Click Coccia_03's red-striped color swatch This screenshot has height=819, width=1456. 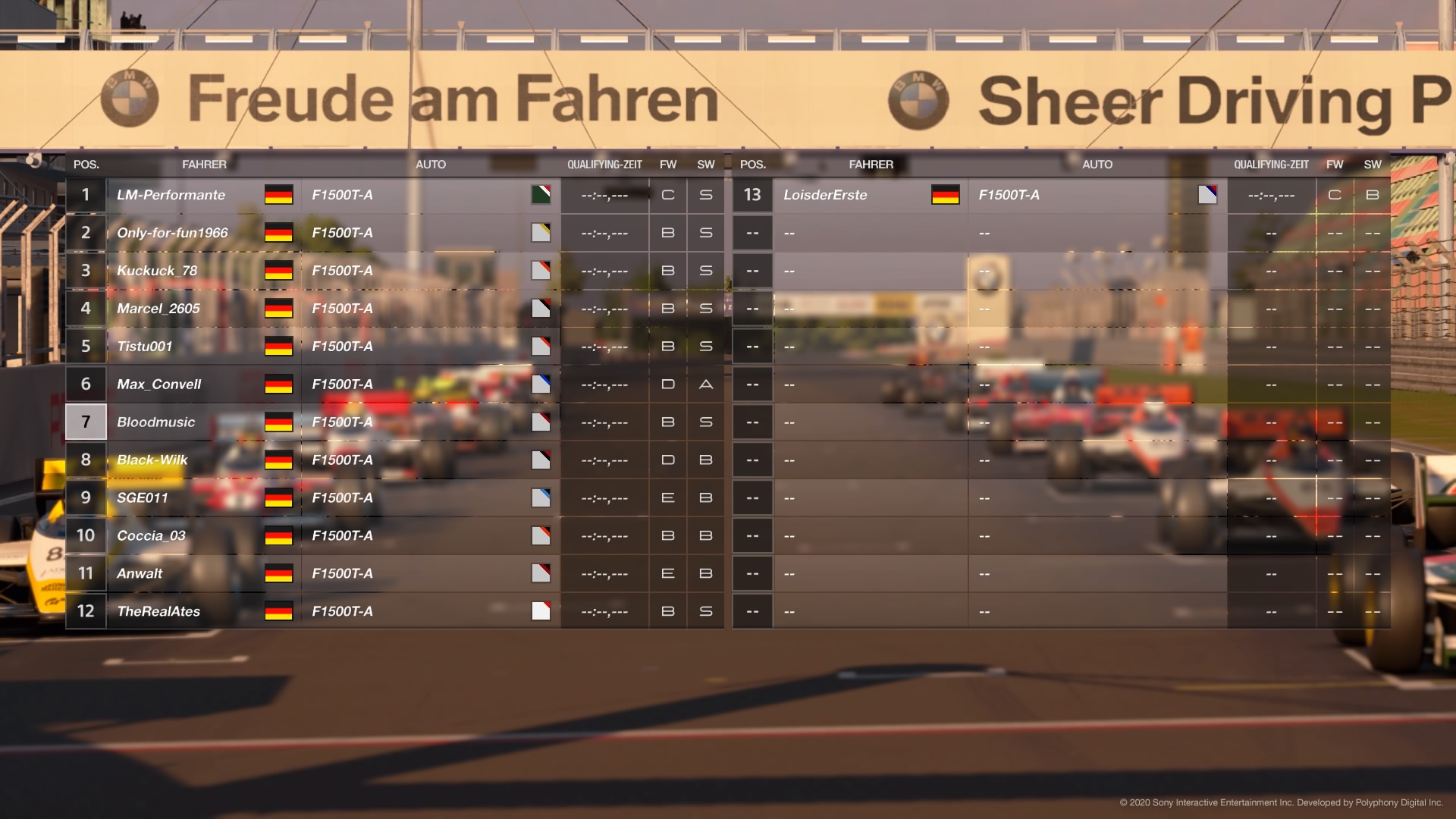point(541,535)
